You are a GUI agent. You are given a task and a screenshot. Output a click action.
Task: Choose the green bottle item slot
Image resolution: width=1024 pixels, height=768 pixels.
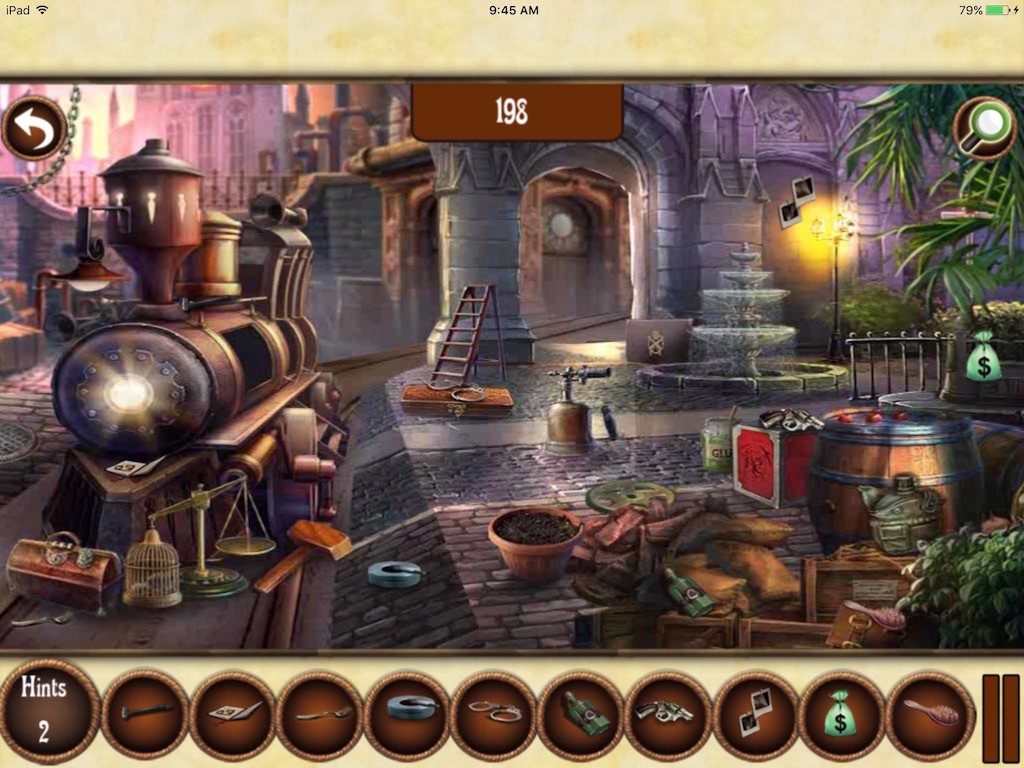(x=580, y=714)
